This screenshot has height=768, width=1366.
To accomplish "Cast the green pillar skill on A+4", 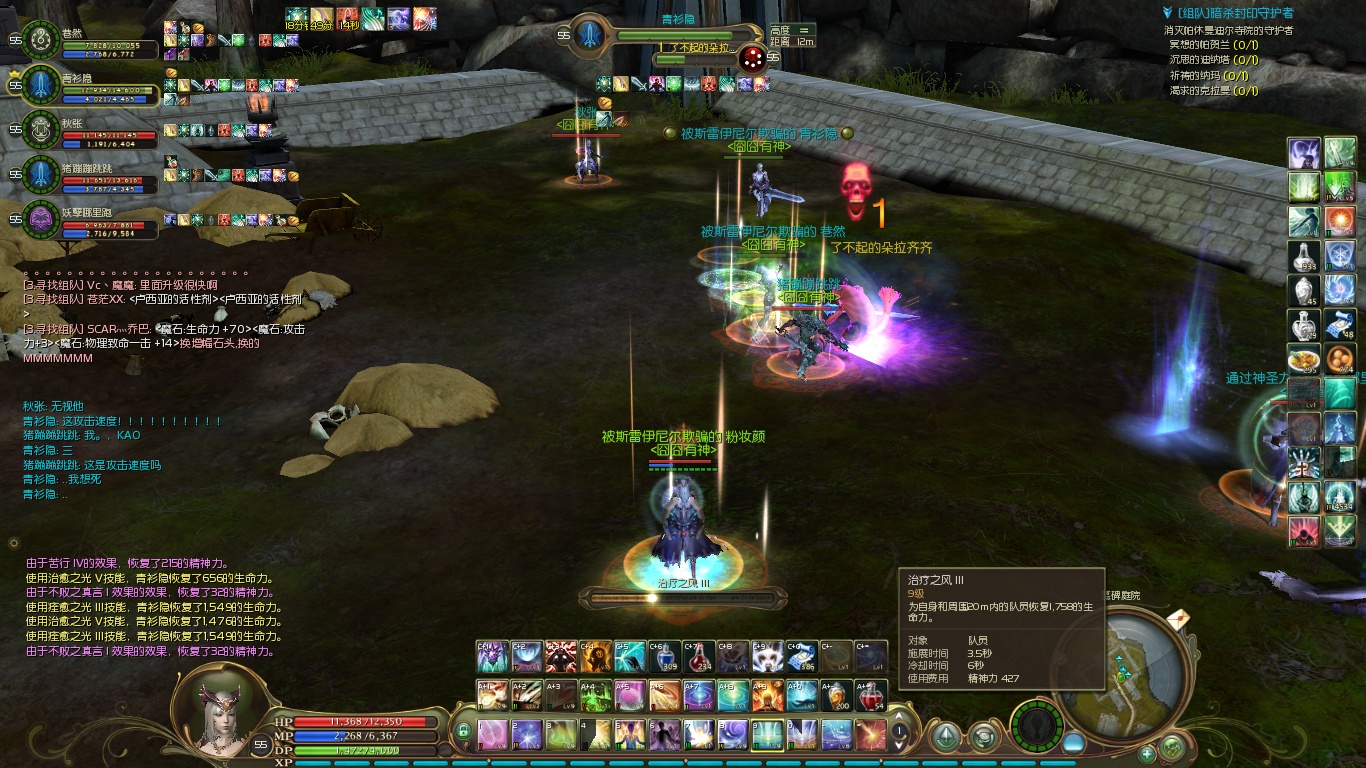I will click(x=596, y=695).
